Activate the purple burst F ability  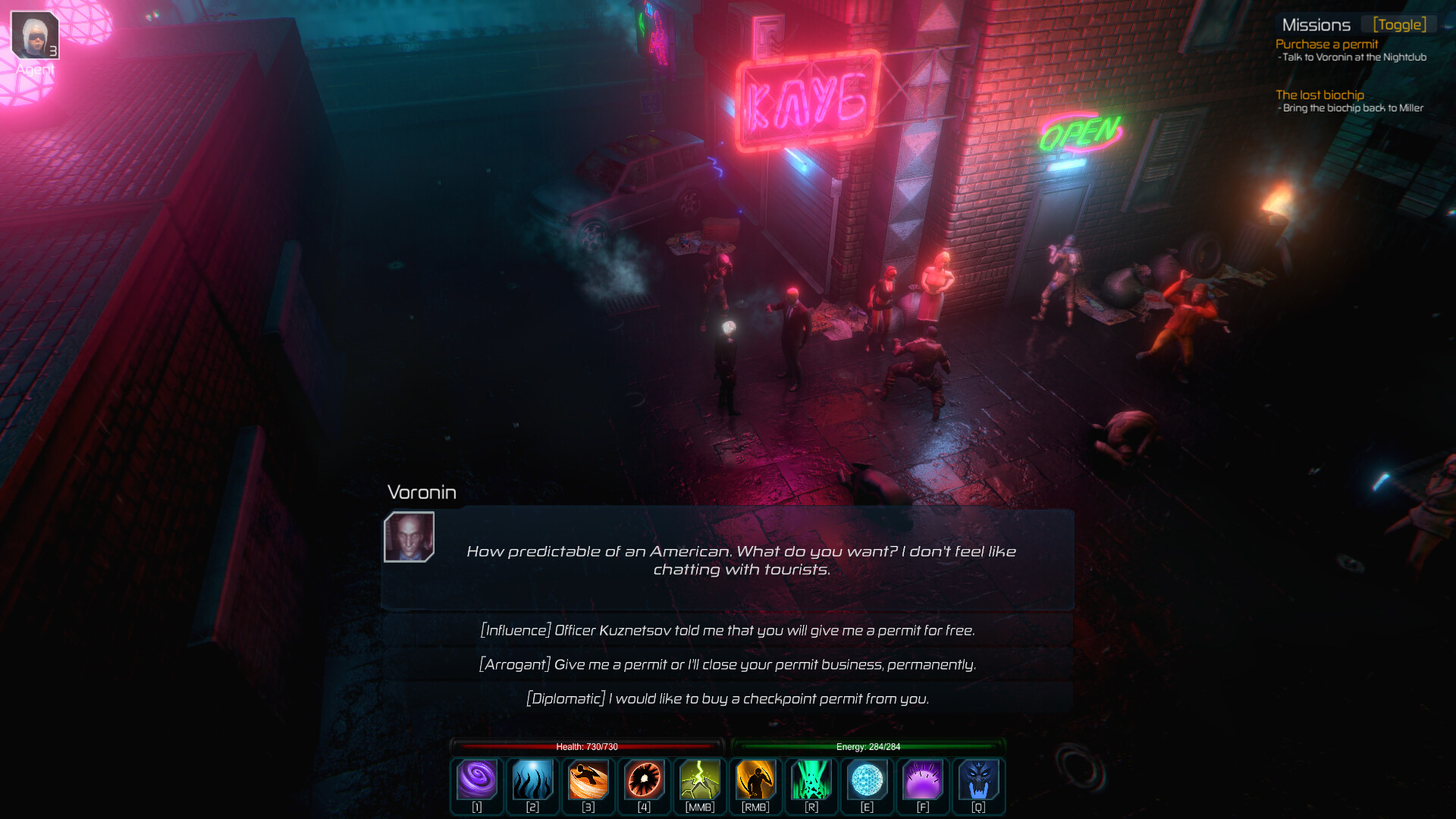(922, 786)
